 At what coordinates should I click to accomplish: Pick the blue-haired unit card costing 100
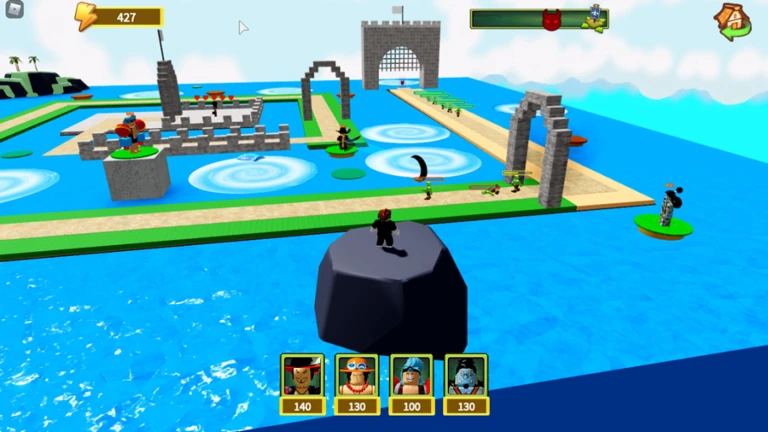[x=411, y=377]
